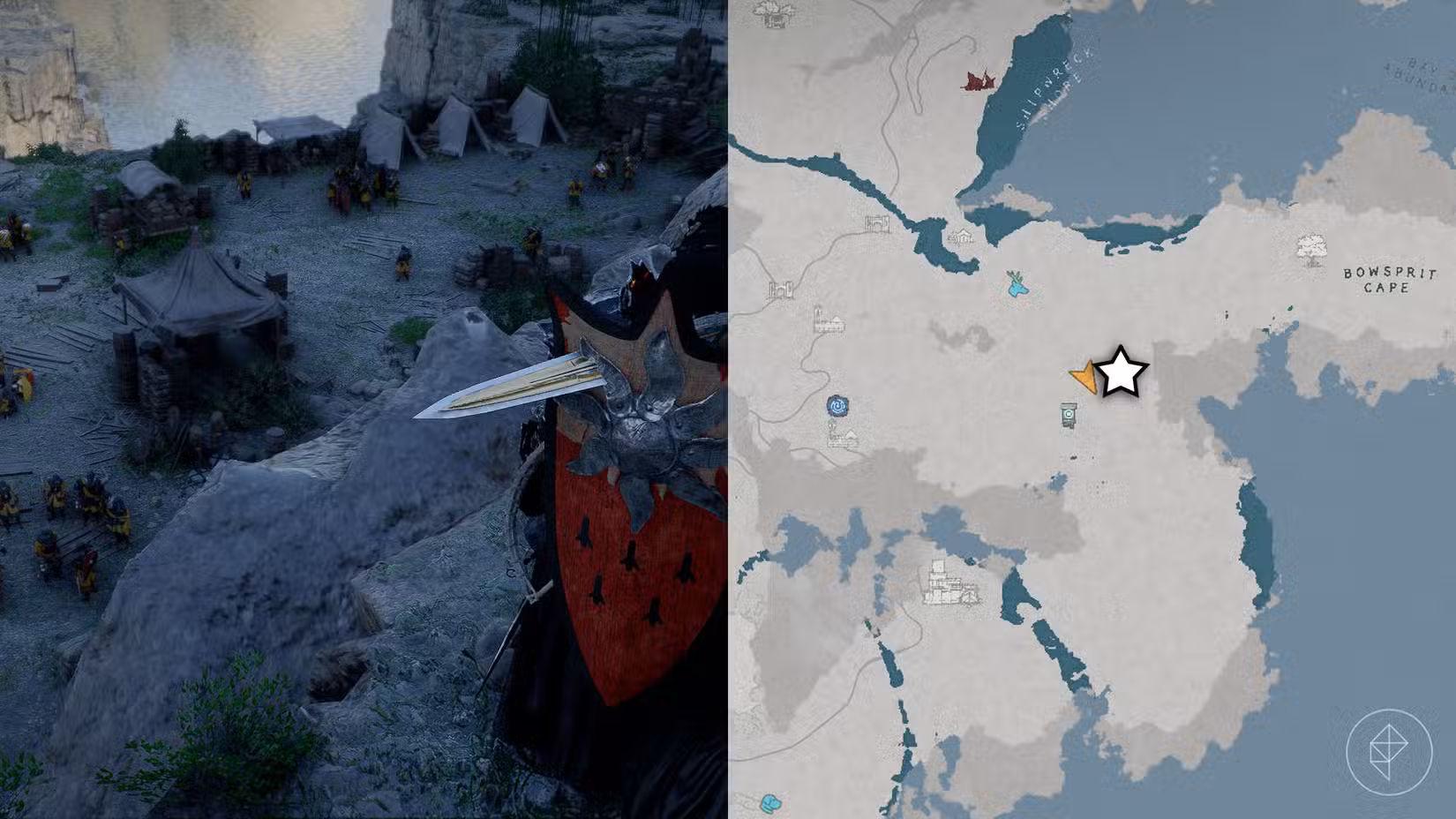Select the blue creature icon in bottom-left corner
Image resolution: width=1456 pixels, height=819 pixels.
point(770,803)
